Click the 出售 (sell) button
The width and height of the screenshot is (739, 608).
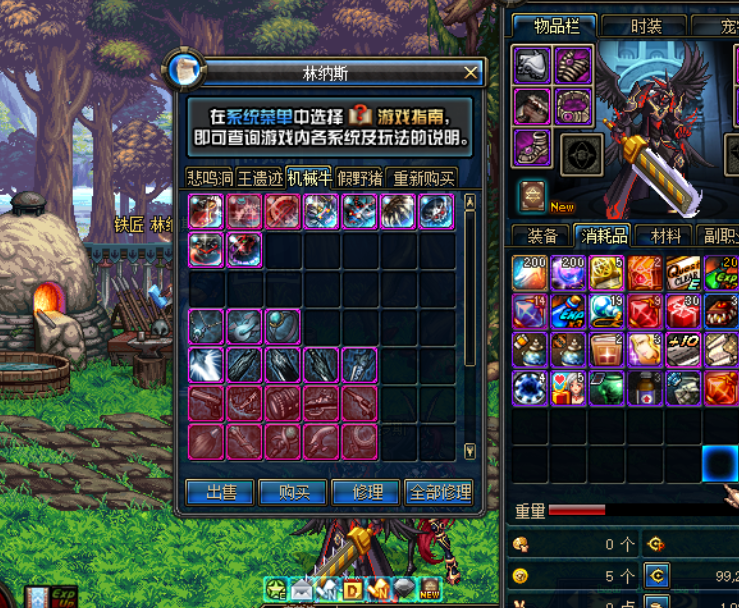tap(219, 492)
